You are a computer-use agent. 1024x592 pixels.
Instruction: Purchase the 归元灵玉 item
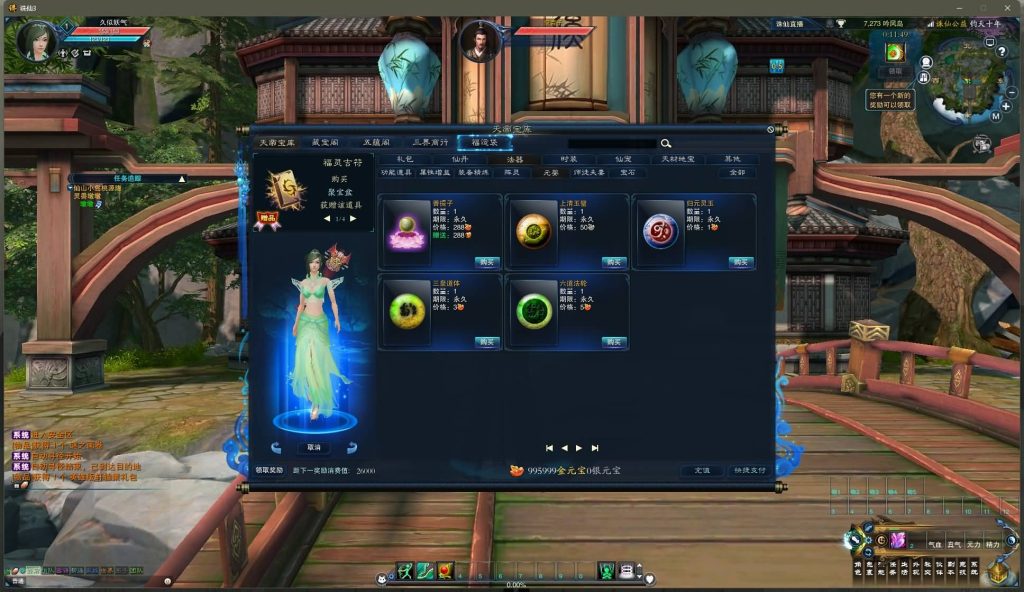point(741,261)
